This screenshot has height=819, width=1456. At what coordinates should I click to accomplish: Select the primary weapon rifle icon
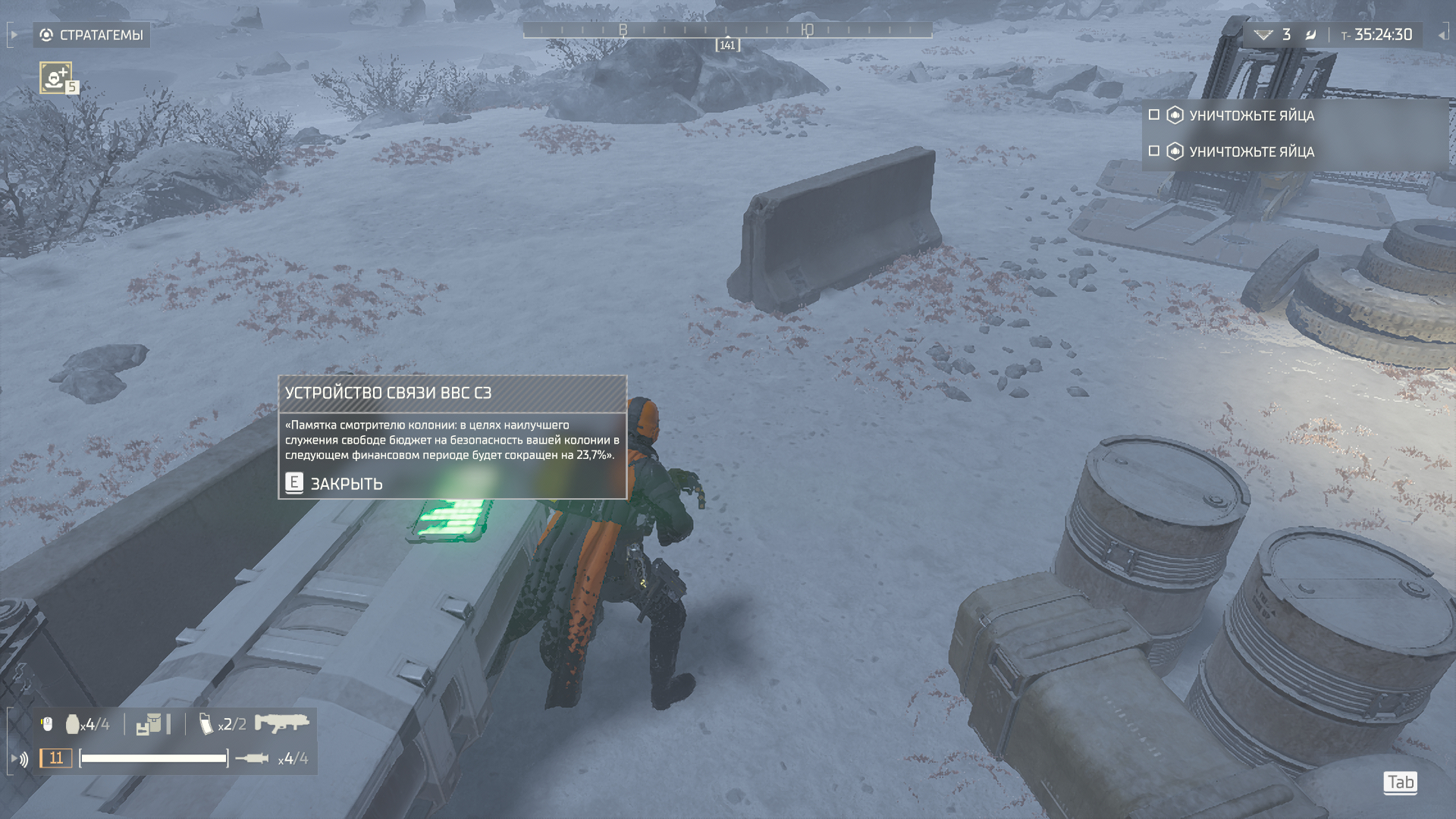pyautogui.click(x=281, y=723)
